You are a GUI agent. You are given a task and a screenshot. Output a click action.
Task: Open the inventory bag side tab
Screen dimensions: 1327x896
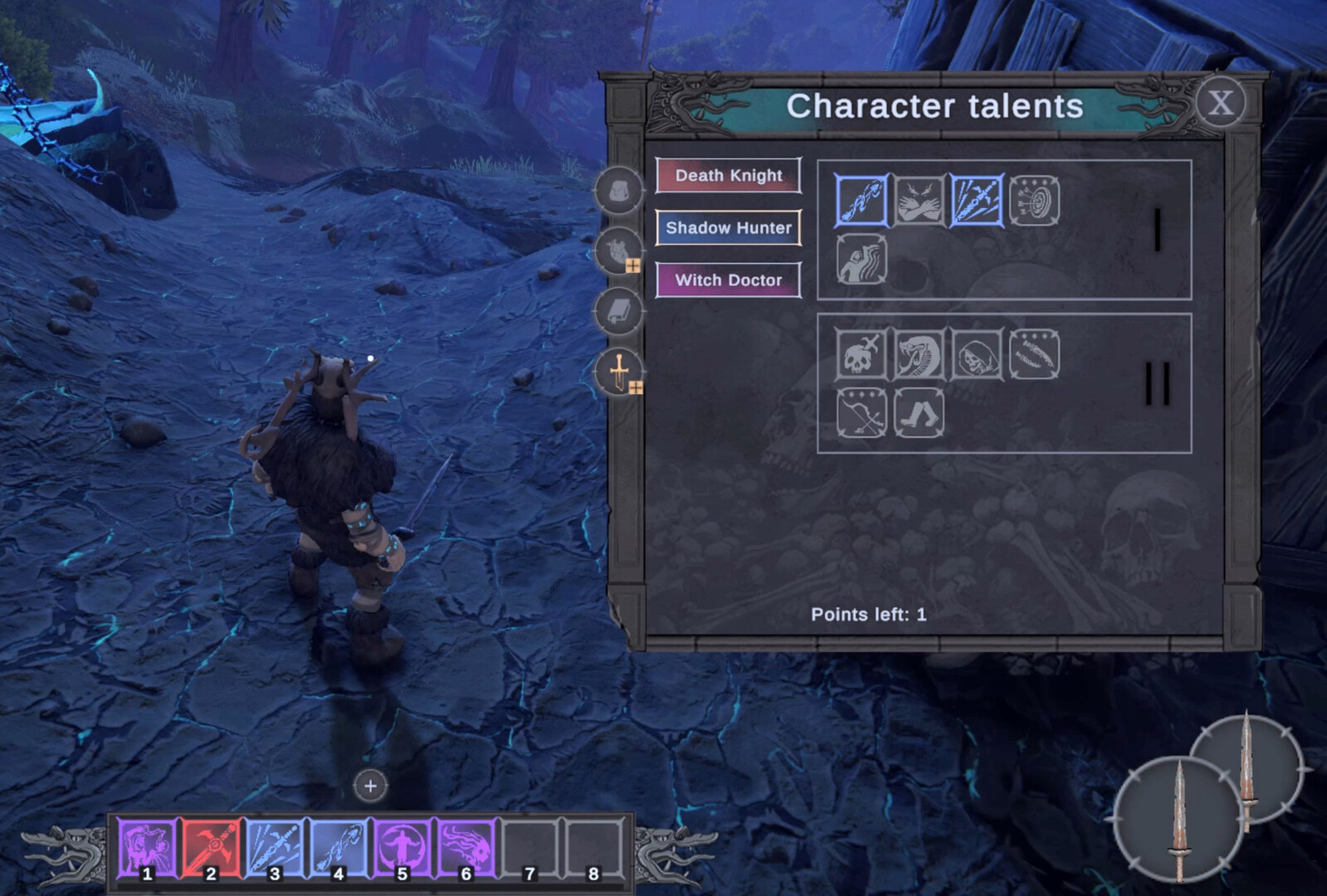coord(618,191)
